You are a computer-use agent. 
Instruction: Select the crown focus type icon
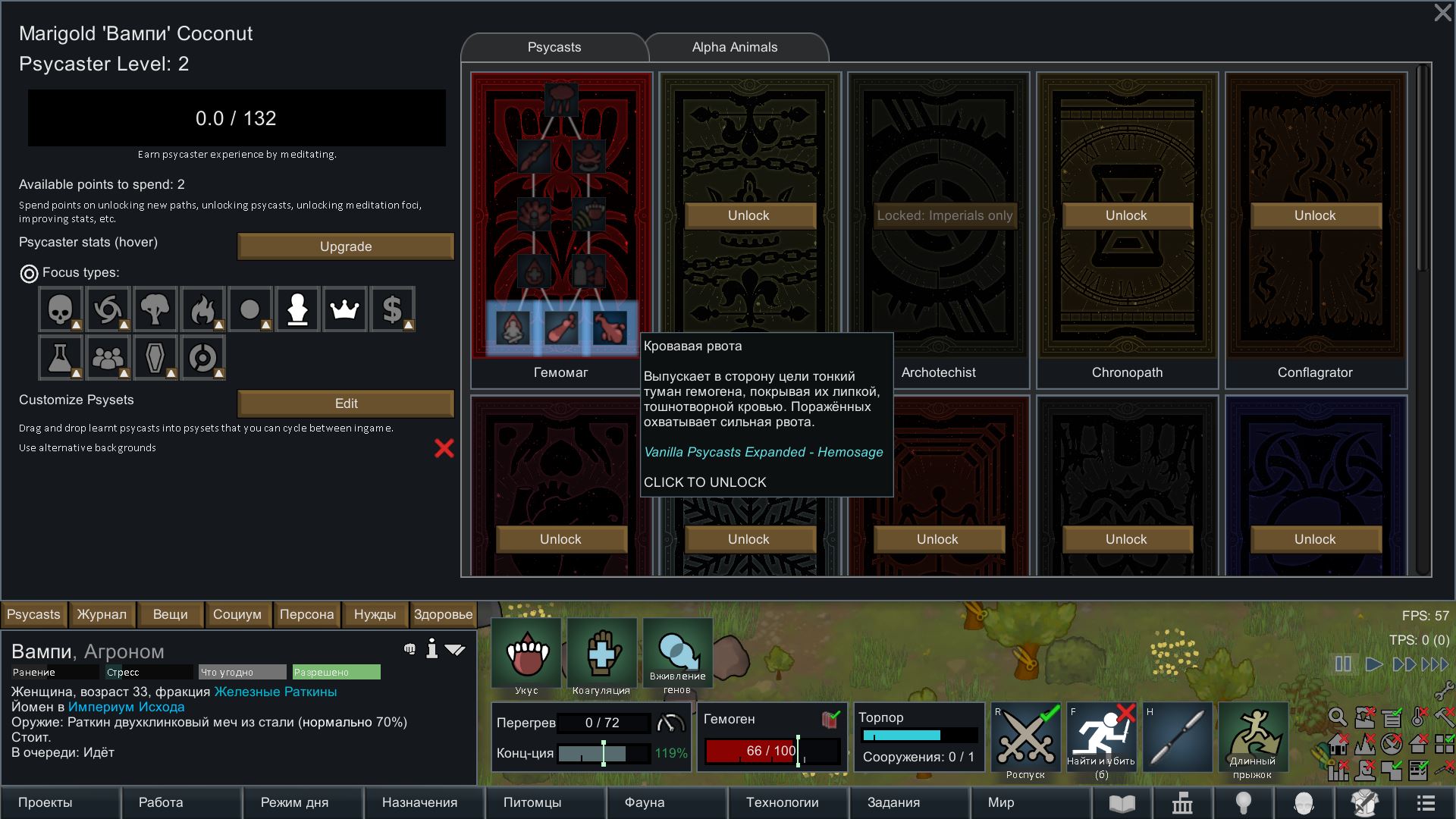click(345, 309)
